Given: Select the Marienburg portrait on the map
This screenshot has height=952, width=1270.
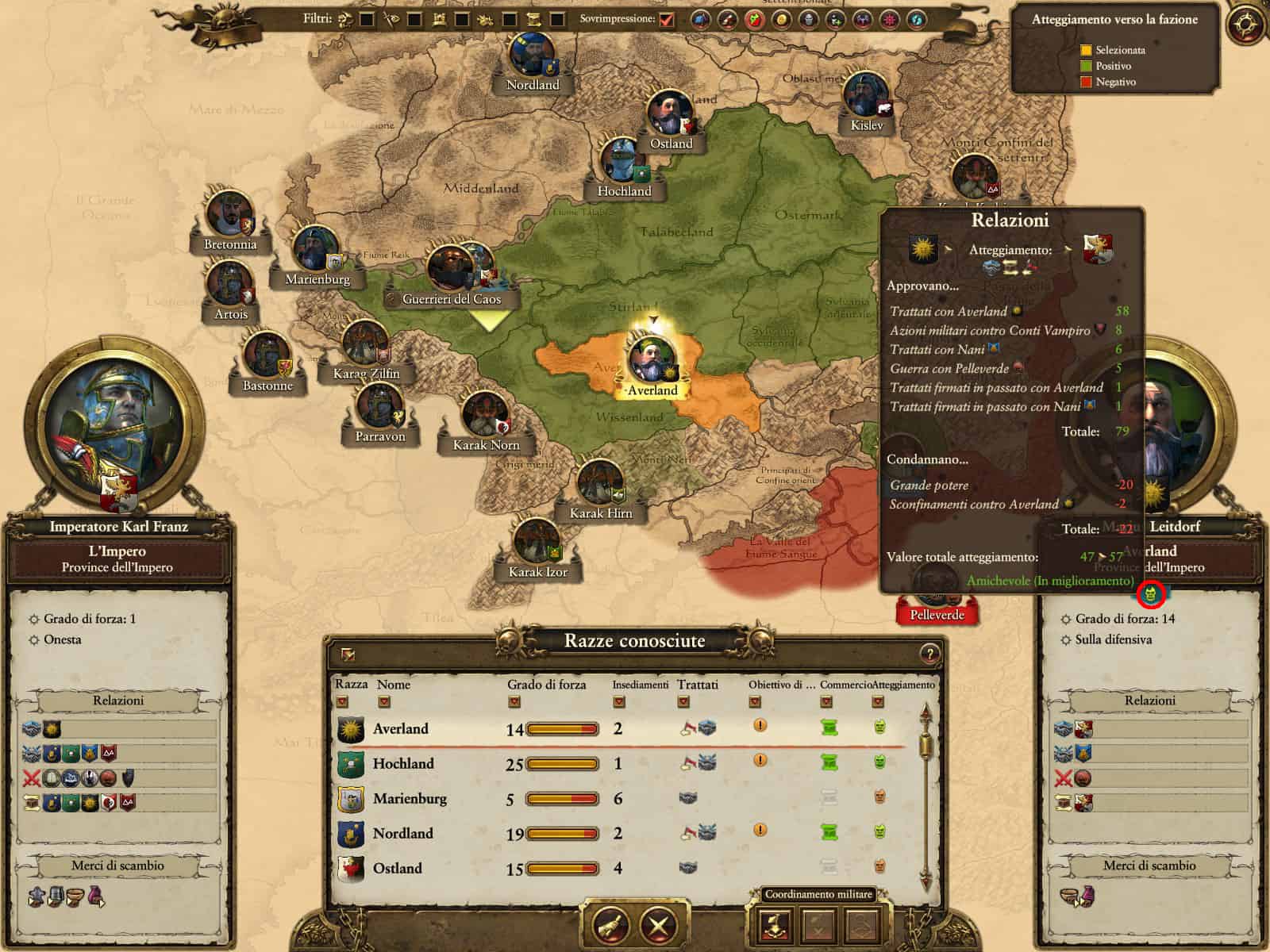Looking at the screenshot, I should pyautogui.click(x=317, y=249).
